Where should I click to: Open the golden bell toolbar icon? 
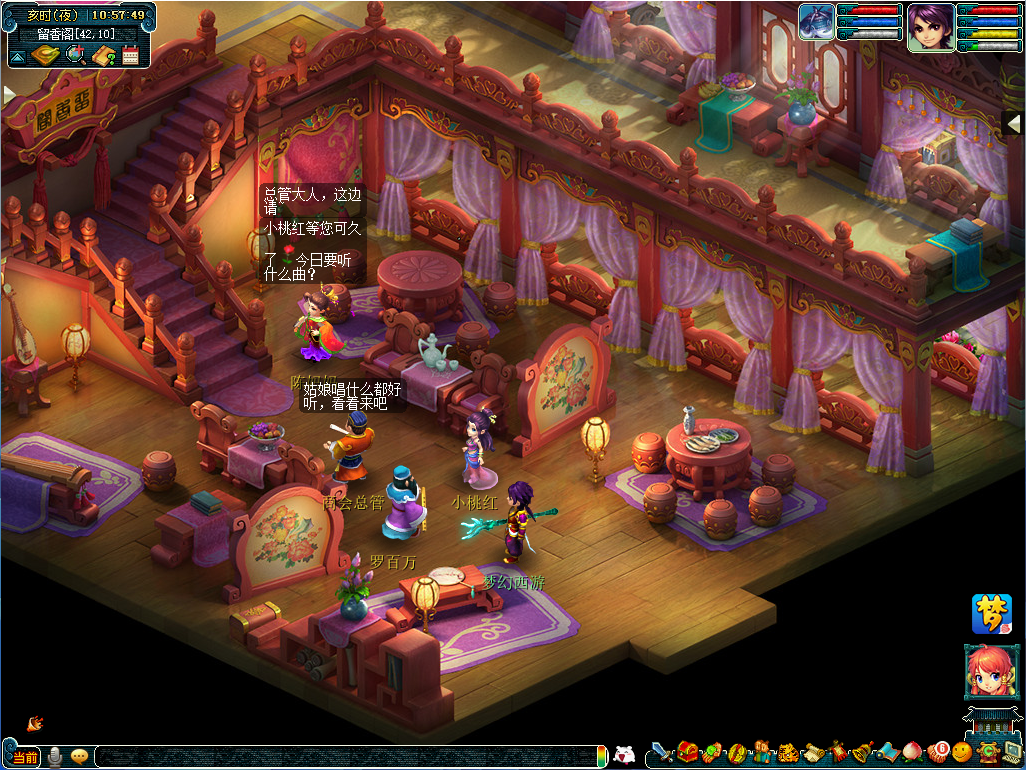coord(862,752)
